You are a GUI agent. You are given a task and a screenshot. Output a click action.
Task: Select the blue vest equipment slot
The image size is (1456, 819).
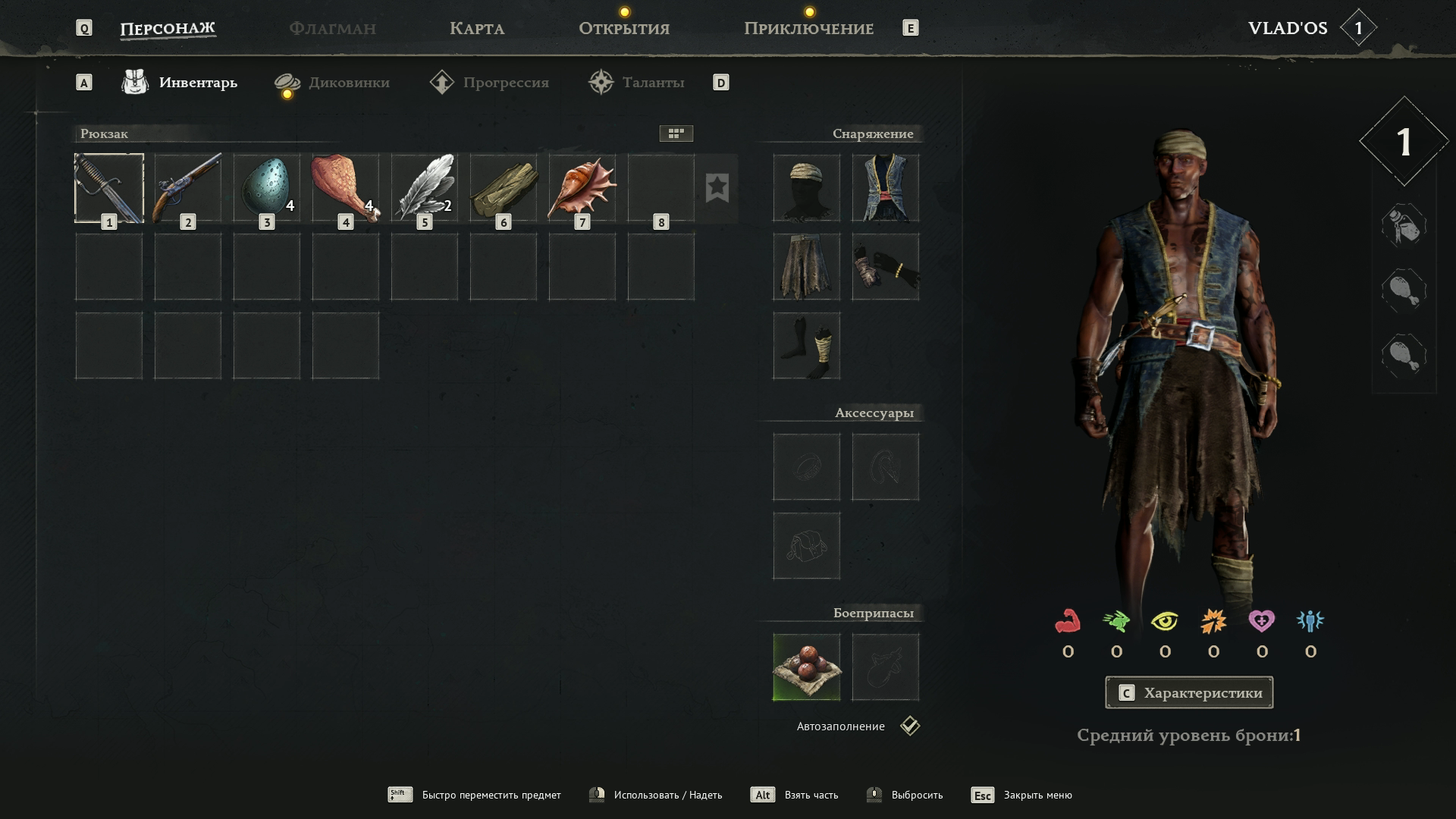point(885,188)
